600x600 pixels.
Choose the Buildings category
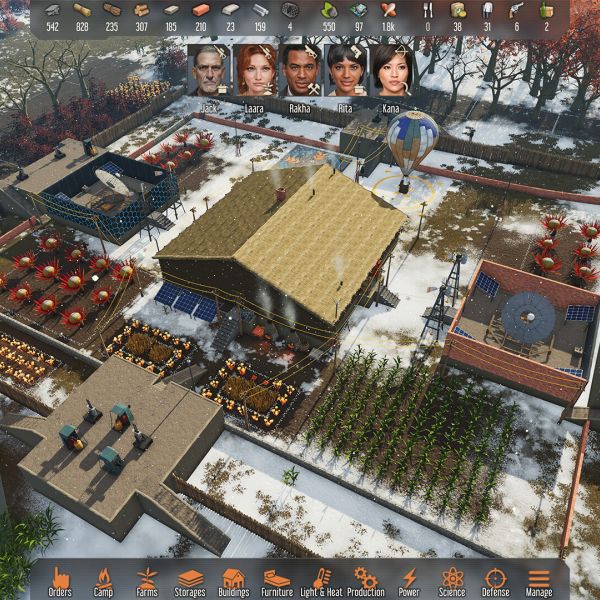[x=234, y=579]
